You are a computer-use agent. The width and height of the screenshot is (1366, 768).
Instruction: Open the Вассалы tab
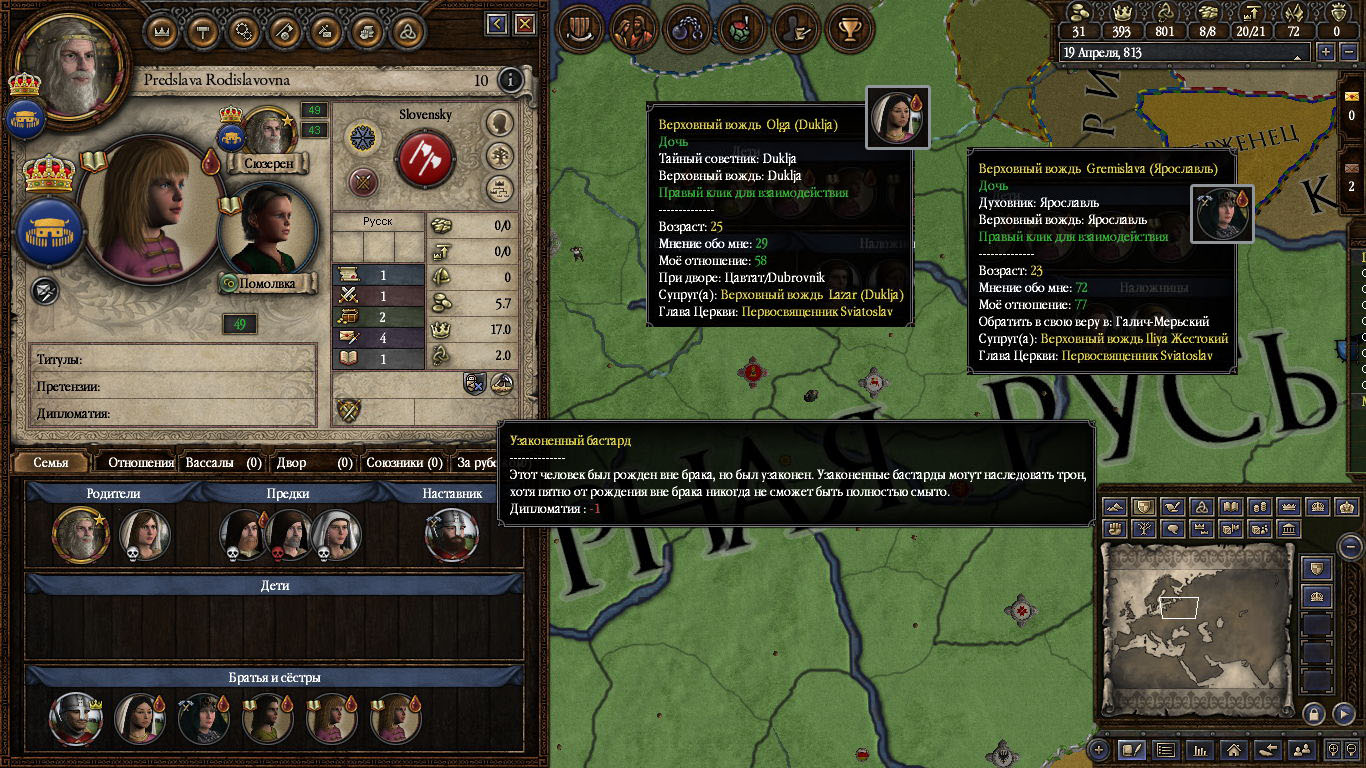(x=224, y=463)
